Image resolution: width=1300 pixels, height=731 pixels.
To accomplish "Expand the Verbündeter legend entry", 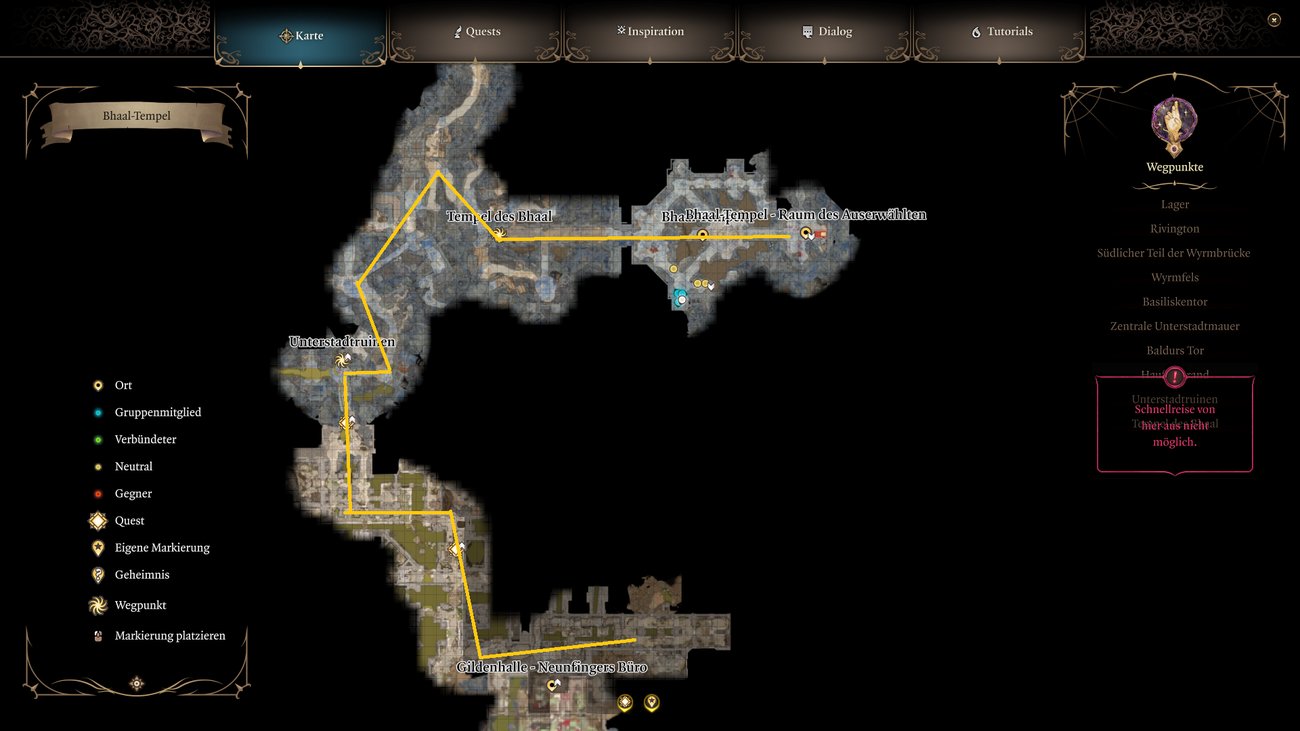I will (x=97, y=439).
